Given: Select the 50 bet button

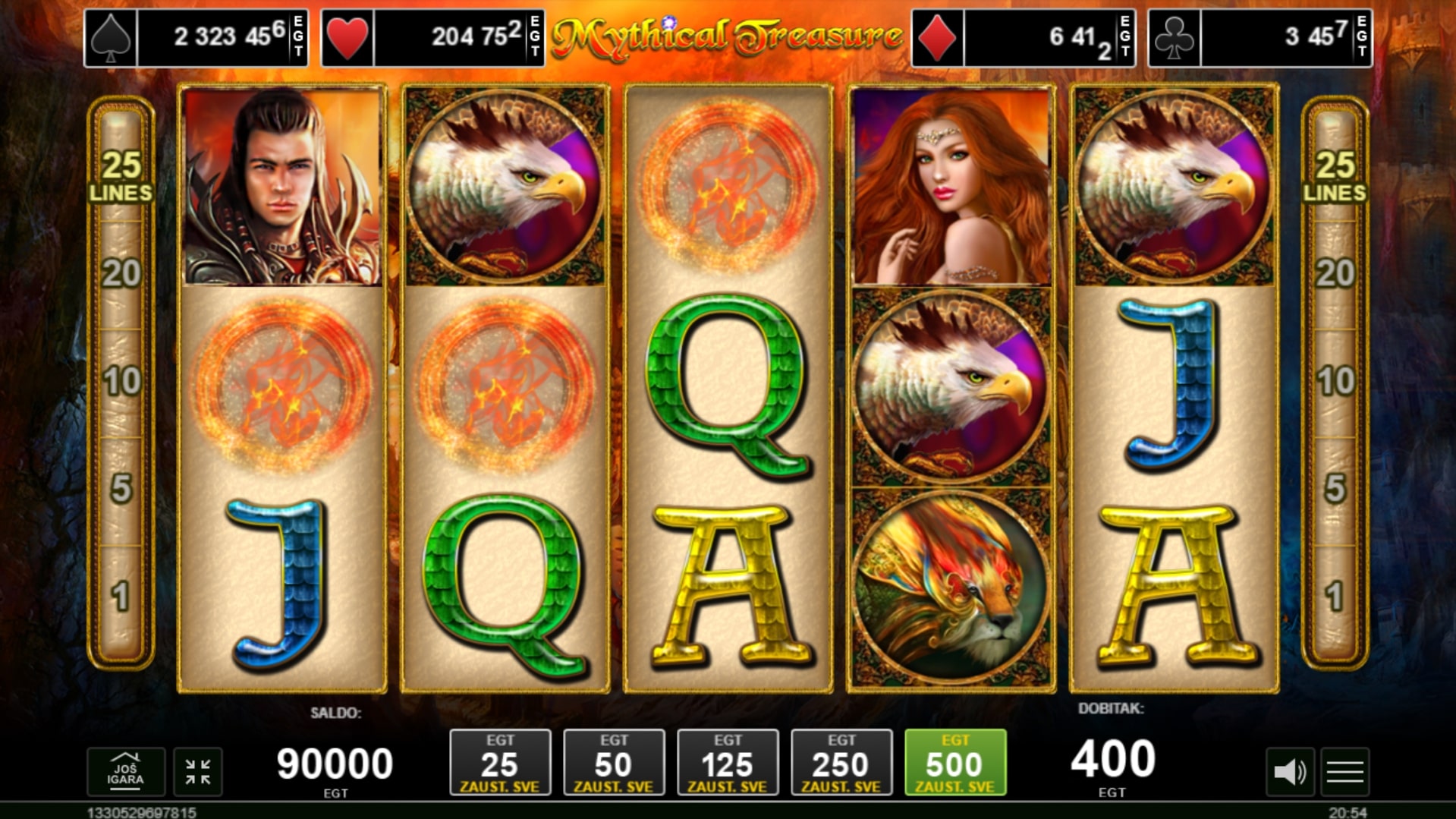Looking at the screenshot, I should click(614, 763).
